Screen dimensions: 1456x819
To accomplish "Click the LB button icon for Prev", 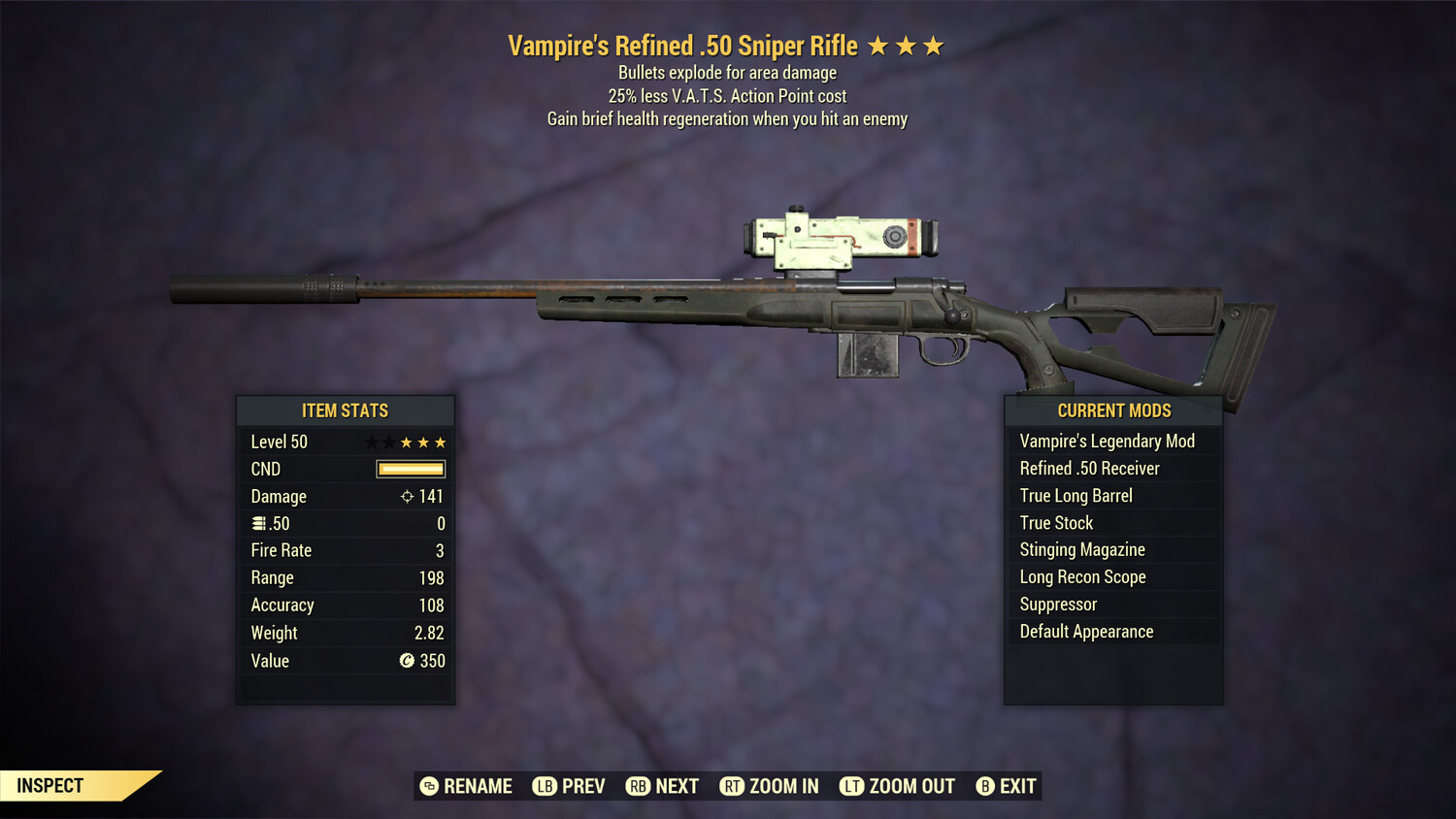I will click(x=546, y=786).
